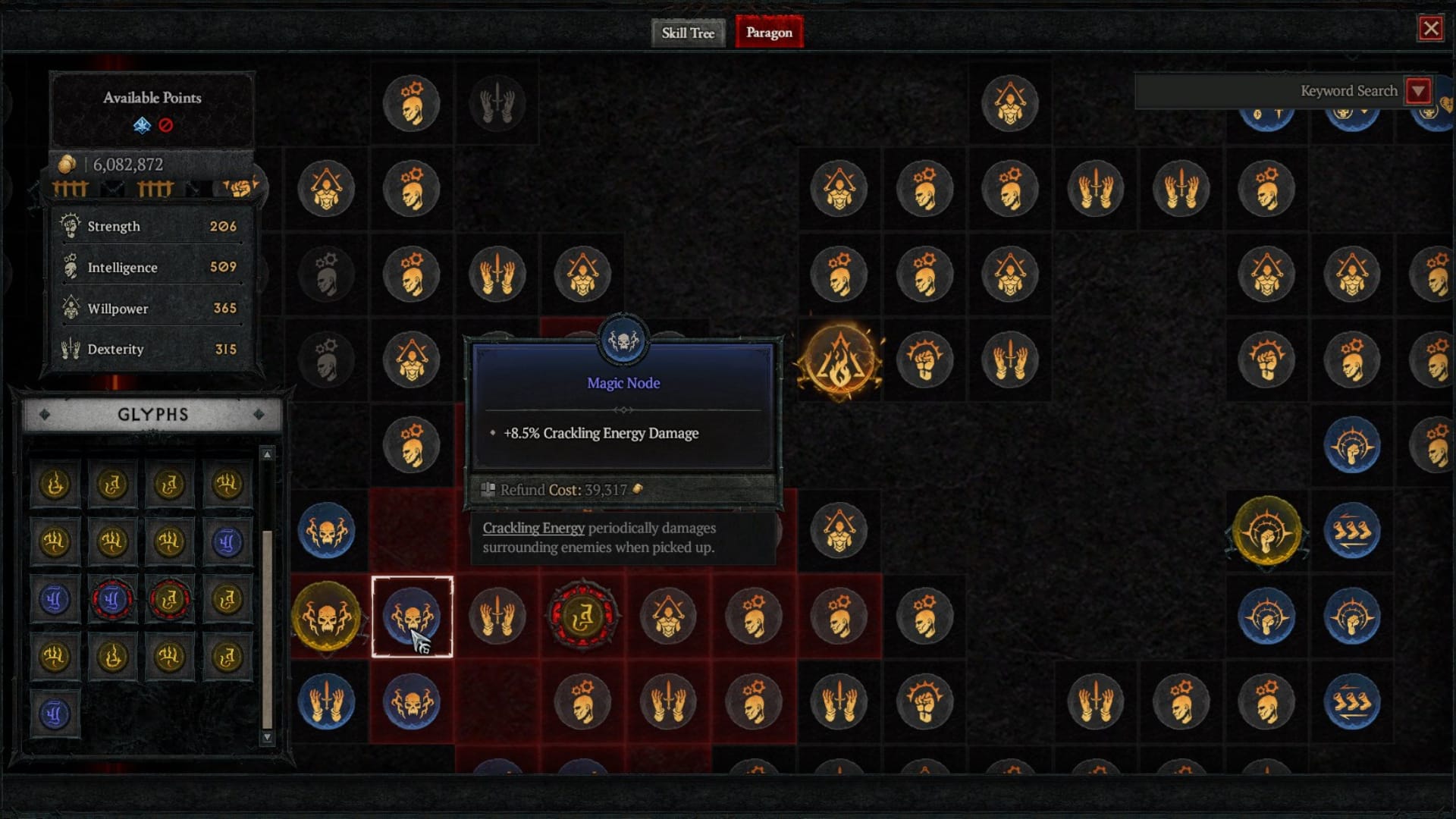Image resolution: width=1456 pixels, height=819 pixels.
Task: Select the Paragon tab
Action: tap(769, 33)
